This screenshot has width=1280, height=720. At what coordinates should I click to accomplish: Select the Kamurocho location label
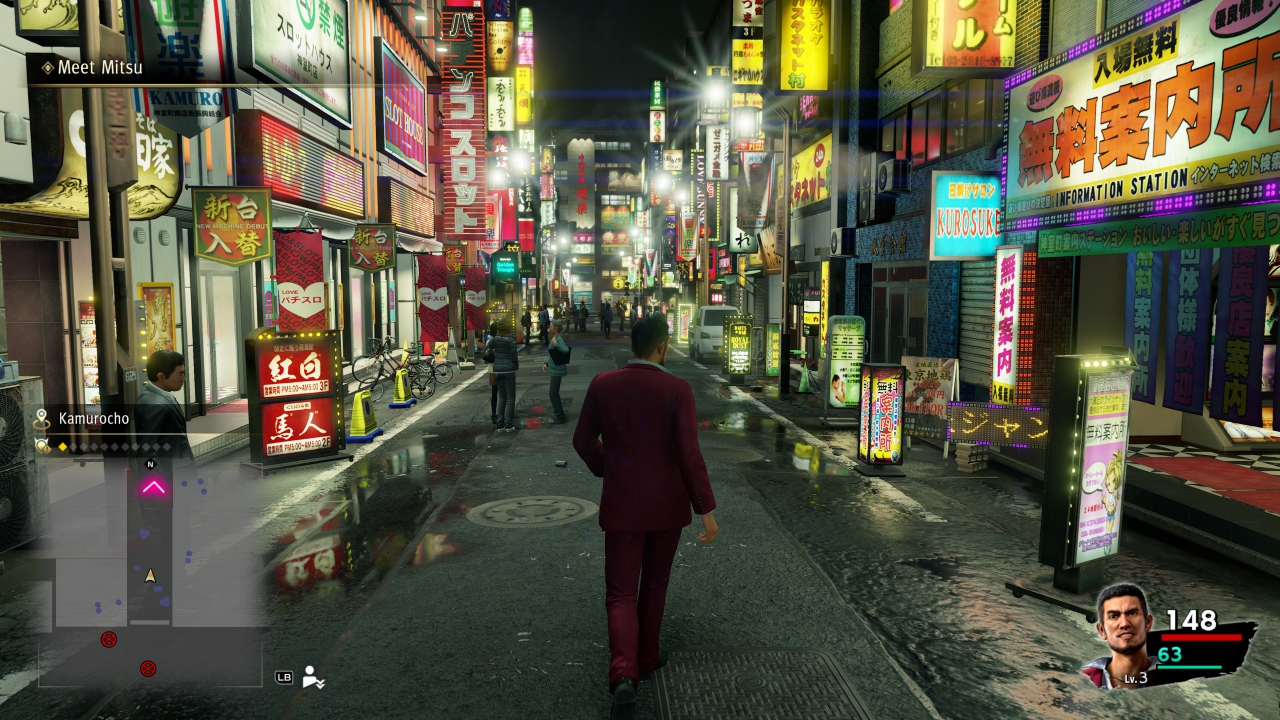93,419
